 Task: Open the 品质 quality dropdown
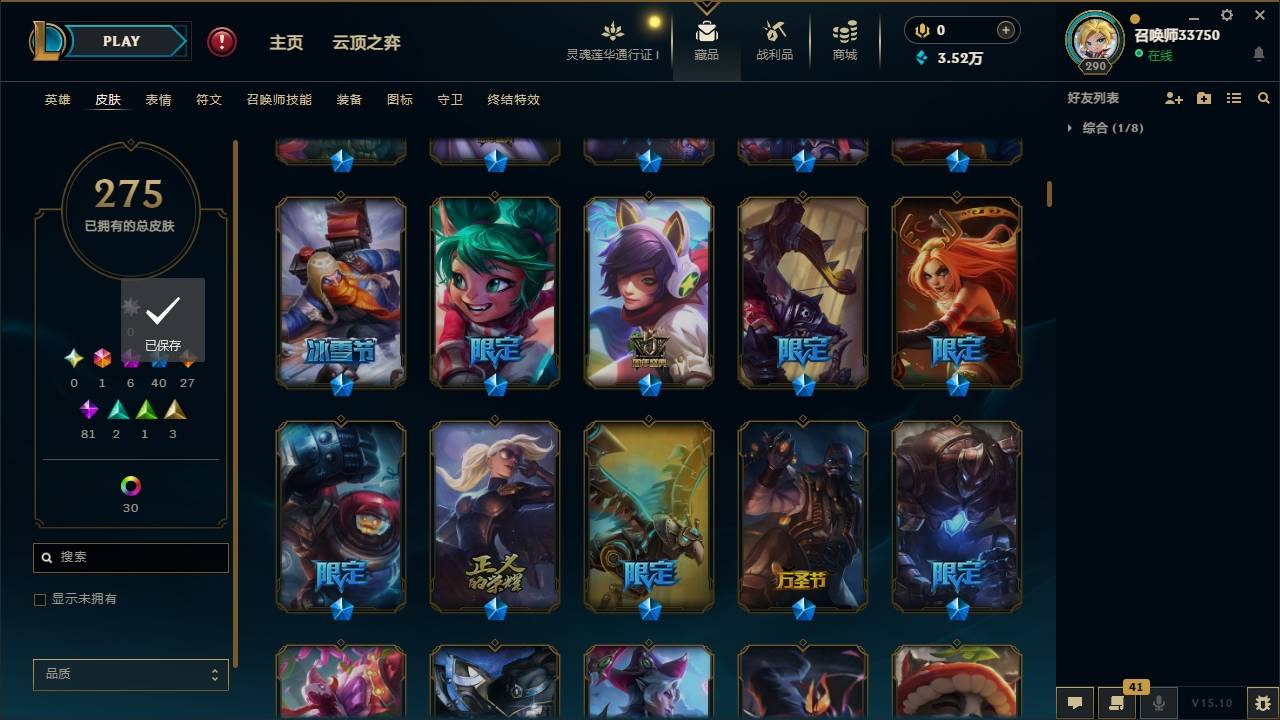pos(130,674)
